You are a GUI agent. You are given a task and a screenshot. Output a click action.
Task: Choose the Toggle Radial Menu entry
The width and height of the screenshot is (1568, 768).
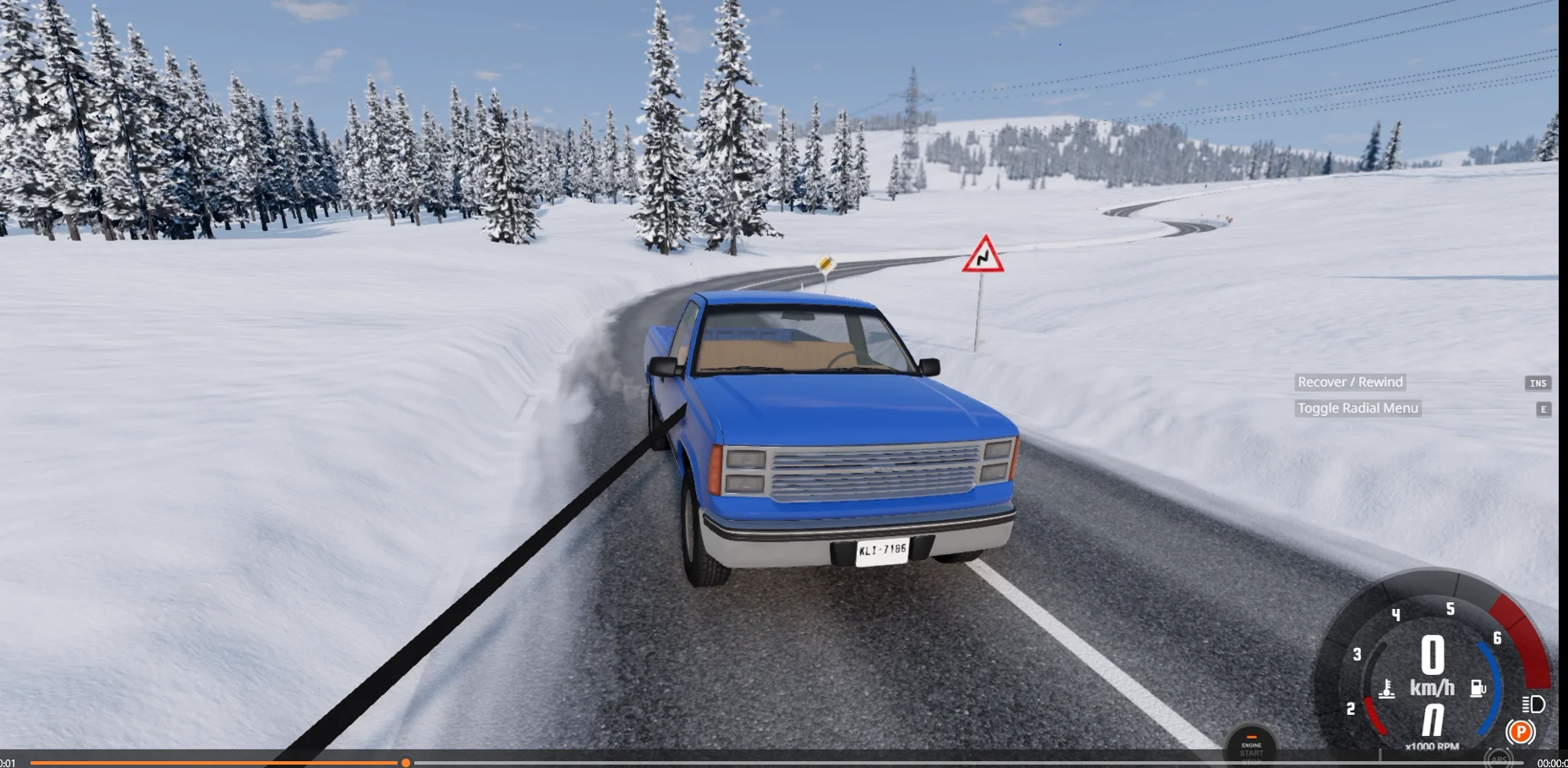[x=1357, y=409]
